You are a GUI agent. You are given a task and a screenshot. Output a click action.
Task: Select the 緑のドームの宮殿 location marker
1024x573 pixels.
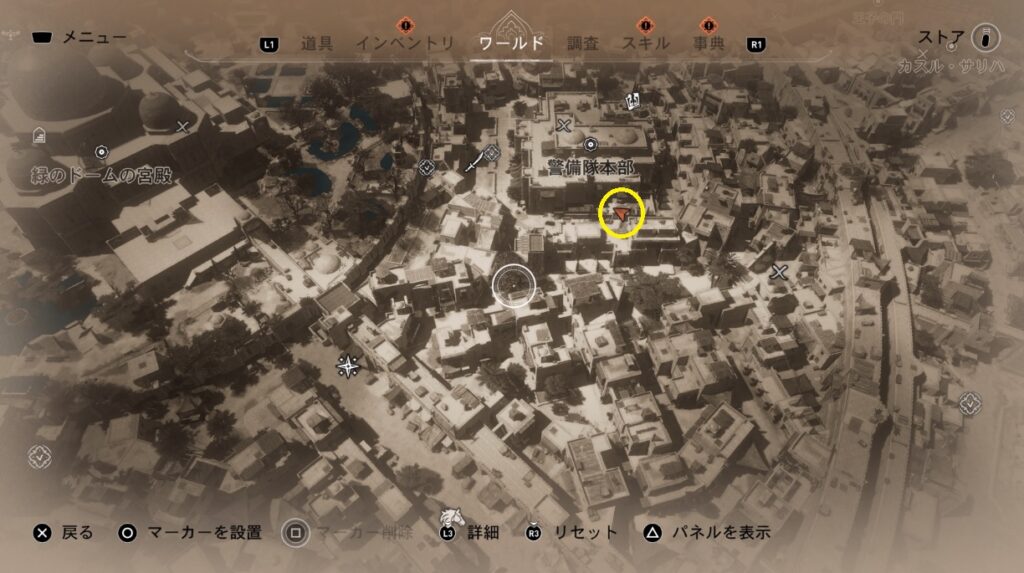(101, 152)
